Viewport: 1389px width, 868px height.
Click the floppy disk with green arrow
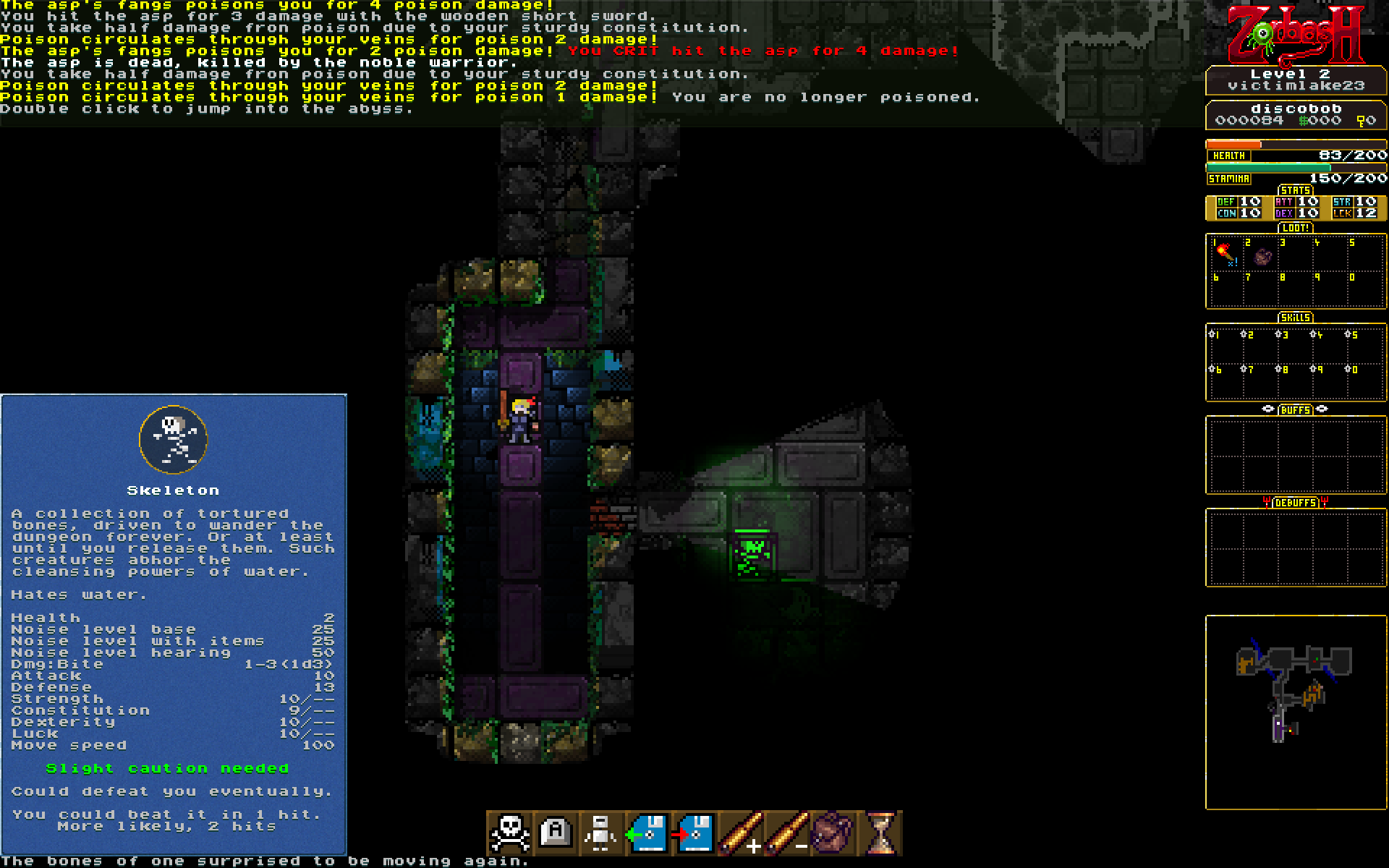pyautogui.click(x=647, y=833)
